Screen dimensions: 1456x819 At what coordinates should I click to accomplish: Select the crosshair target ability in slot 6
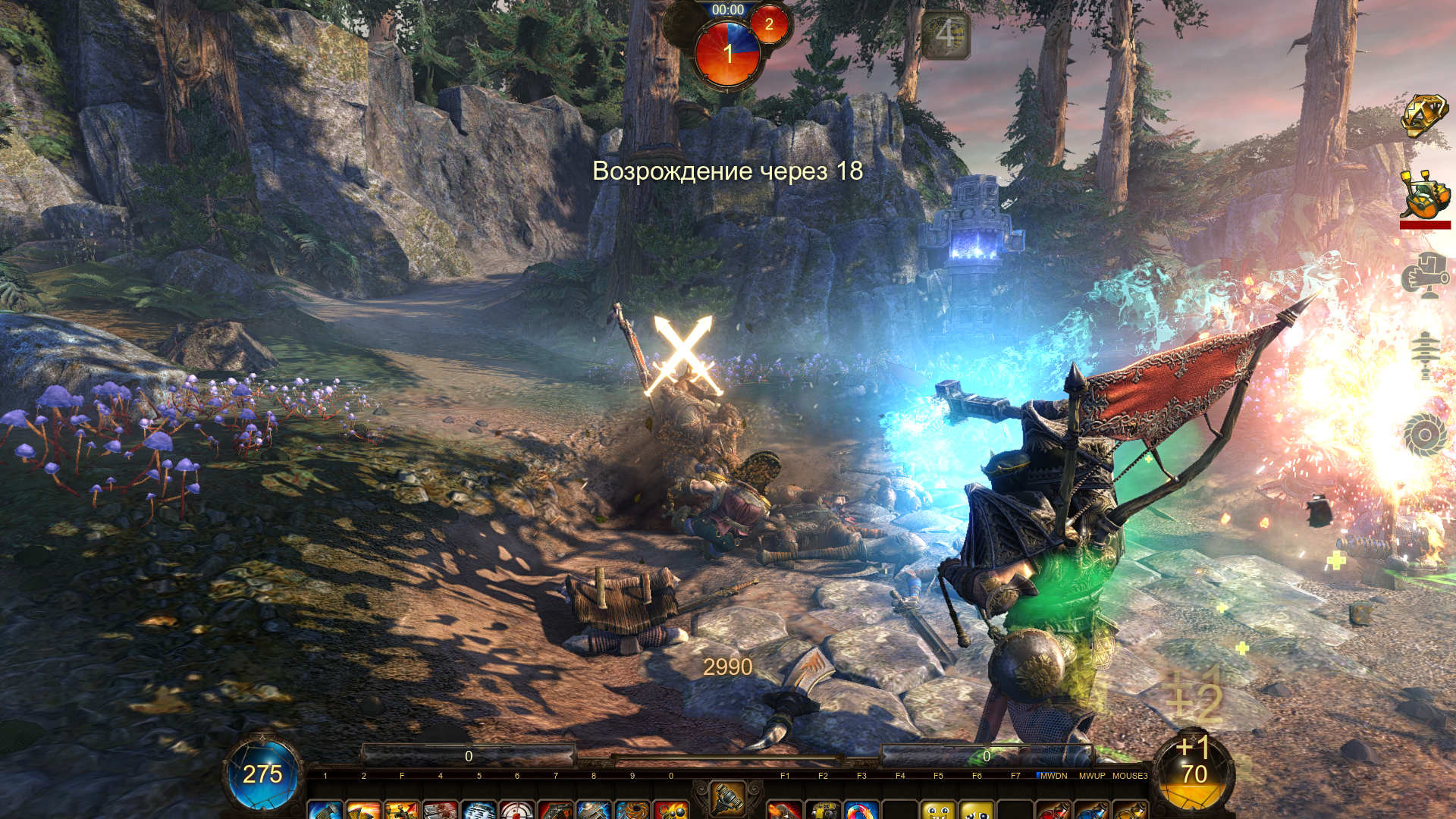[517, 810]
